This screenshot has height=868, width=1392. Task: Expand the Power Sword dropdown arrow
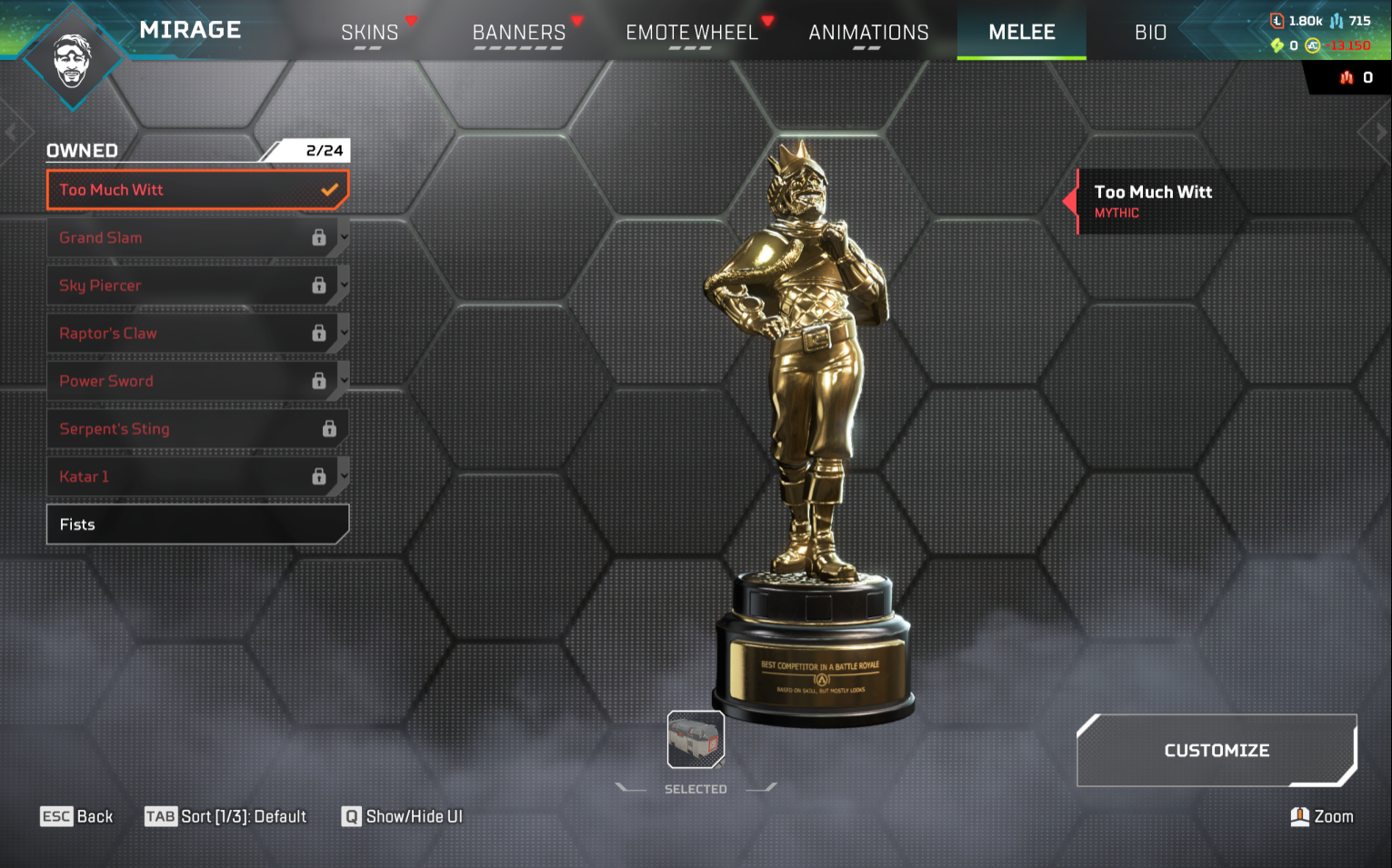(343, 381)
